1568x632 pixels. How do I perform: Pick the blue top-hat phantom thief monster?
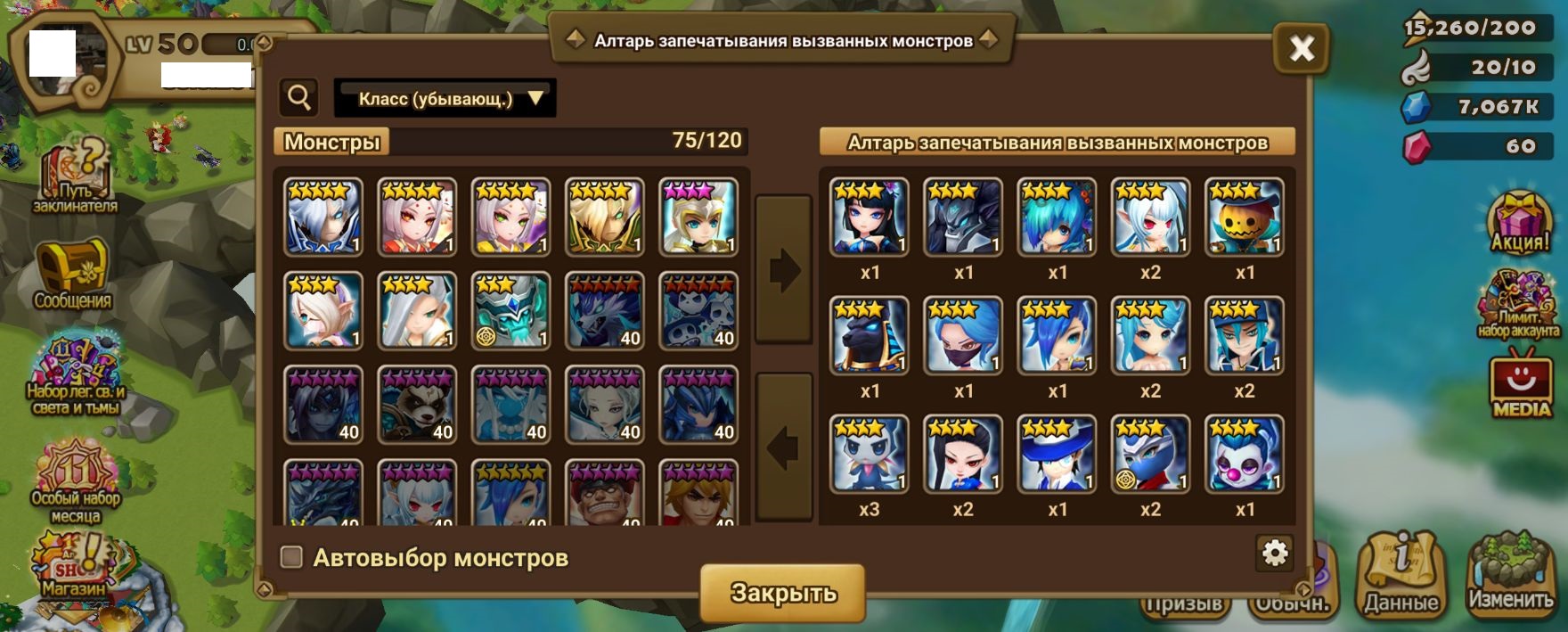click(1057, 454)
